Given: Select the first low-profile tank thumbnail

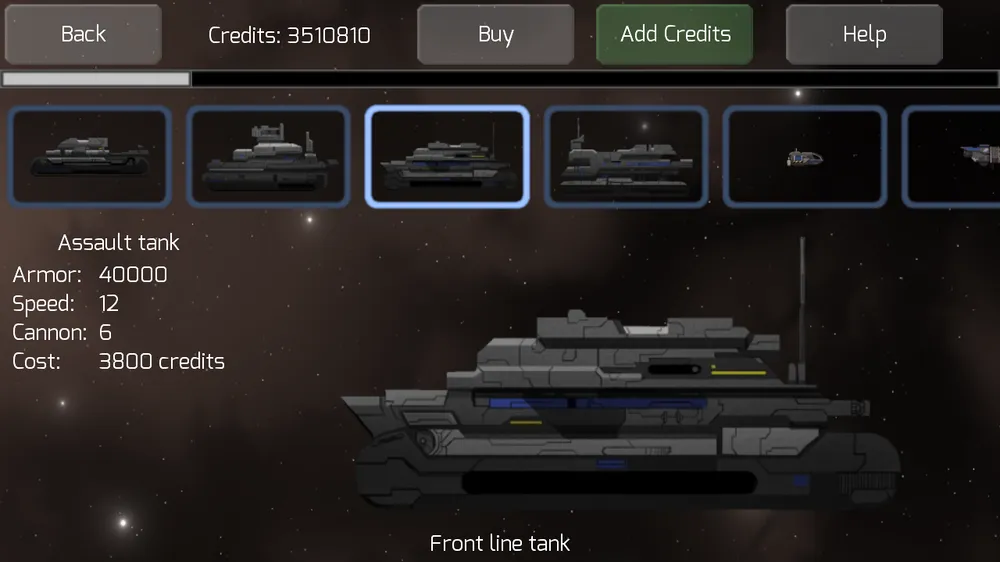Looking at the screenshot, I should click(x=90, y=156).
